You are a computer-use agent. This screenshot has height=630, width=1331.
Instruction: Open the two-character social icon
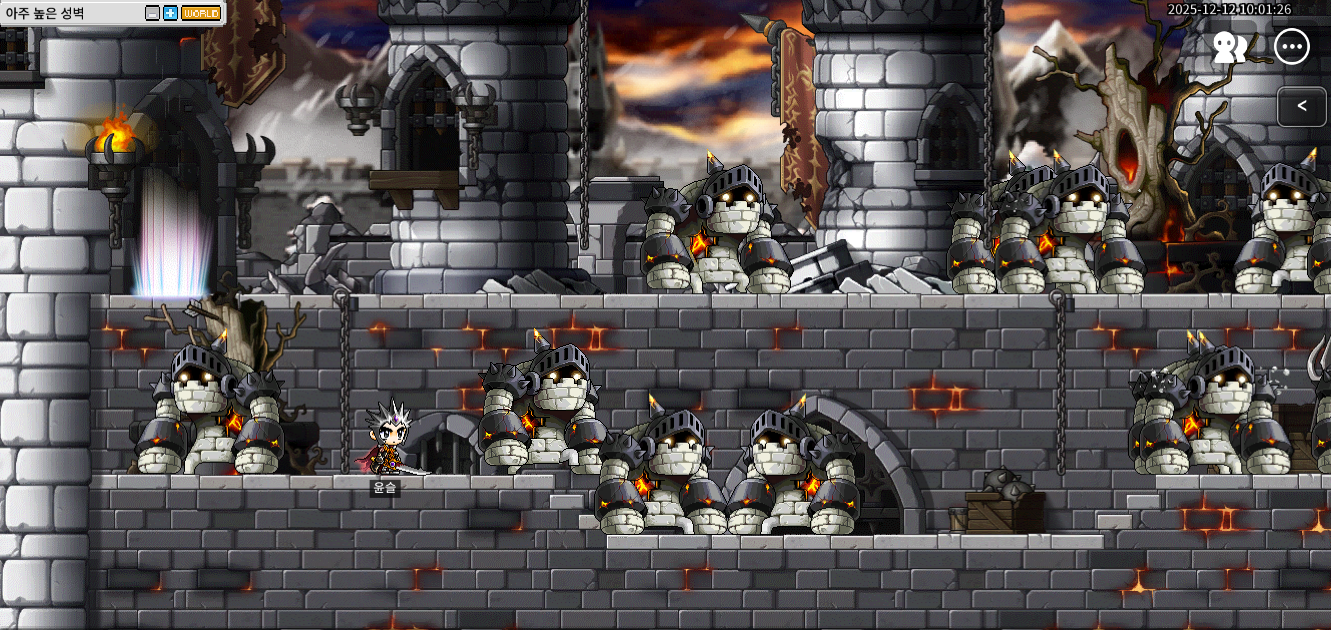(1229, 47)
